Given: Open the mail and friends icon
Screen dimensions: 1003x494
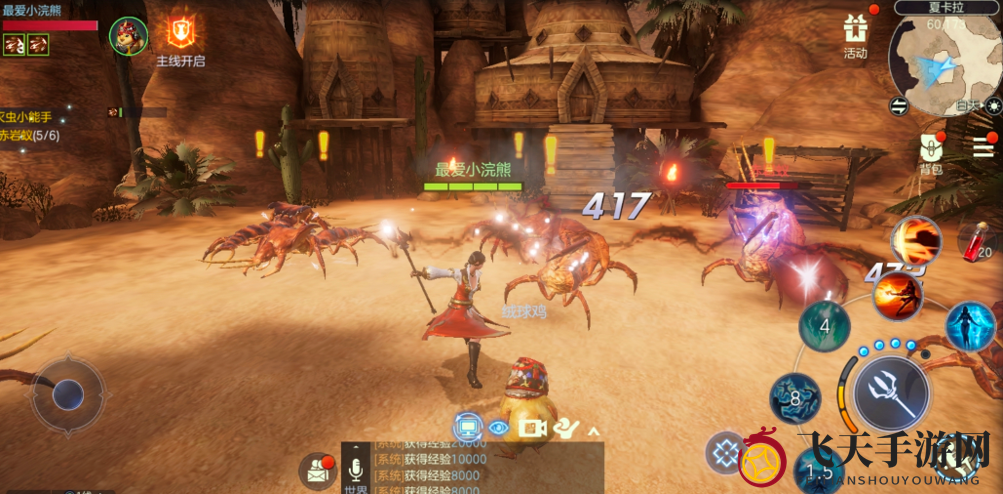Looking at the screenshot, I should point(318,470).
